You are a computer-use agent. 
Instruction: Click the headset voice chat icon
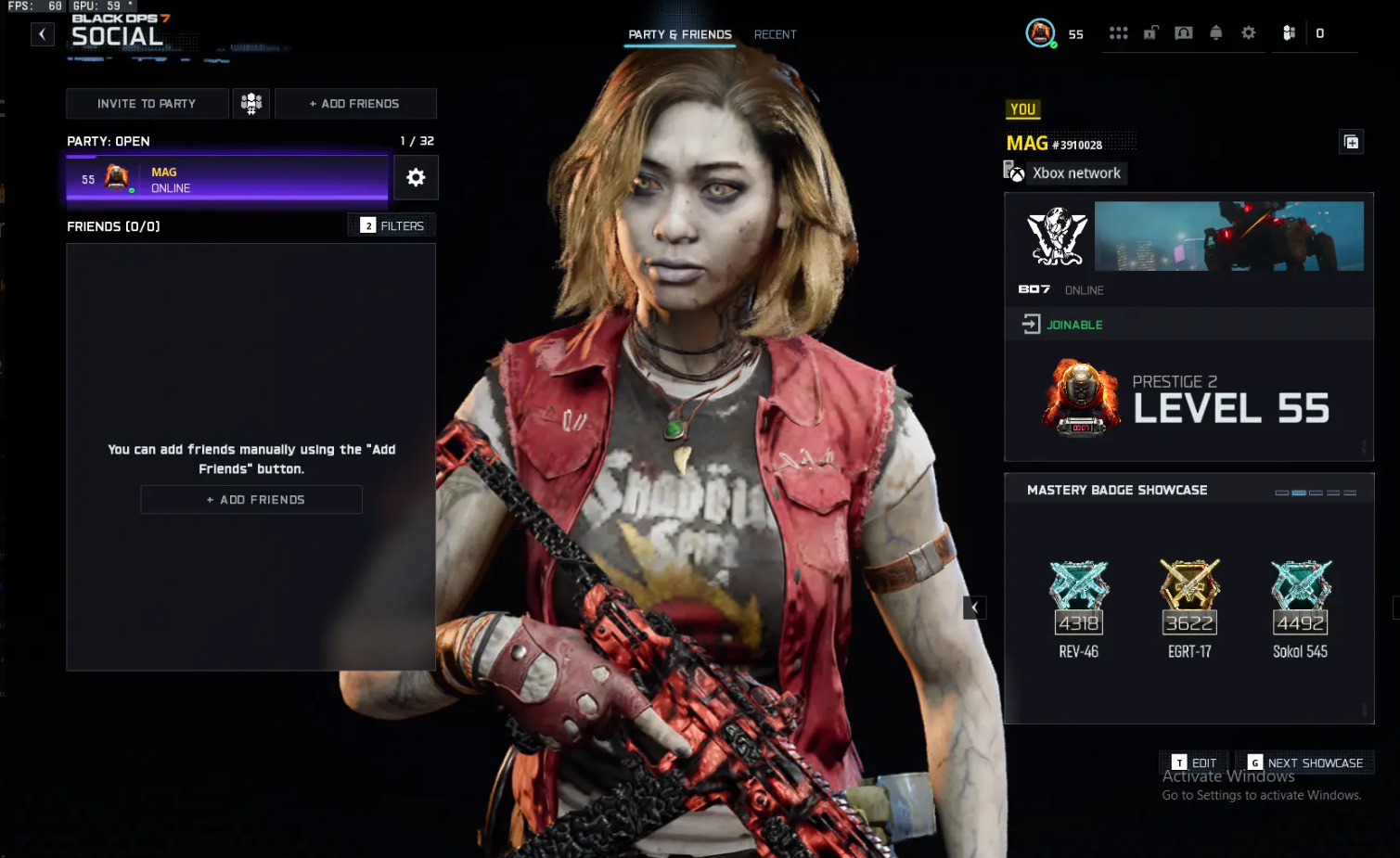pos(1183,32)
